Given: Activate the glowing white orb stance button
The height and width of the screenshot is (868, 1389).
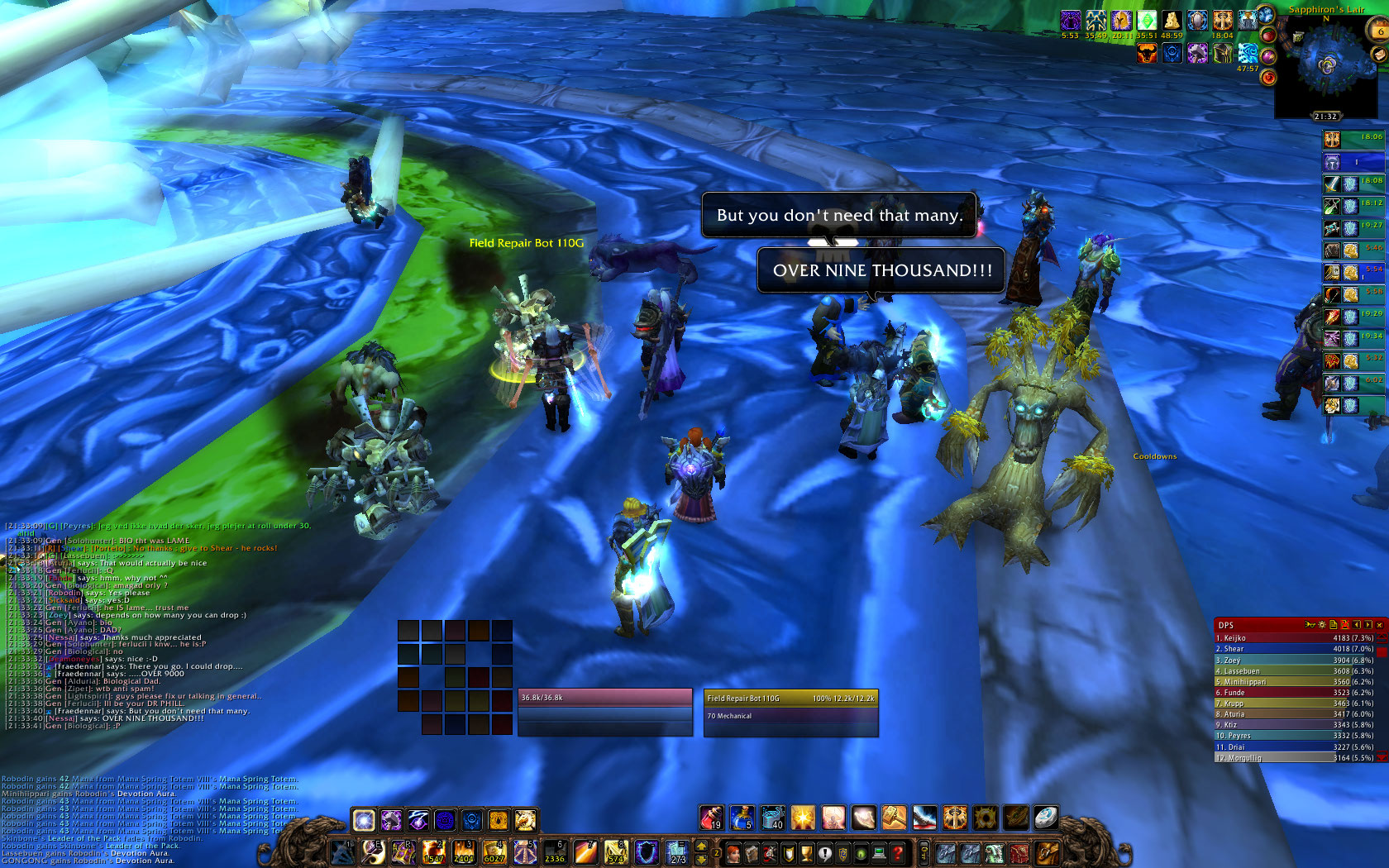Looking at the screenshot, I should pyautogui.click(x=364, y=819).
